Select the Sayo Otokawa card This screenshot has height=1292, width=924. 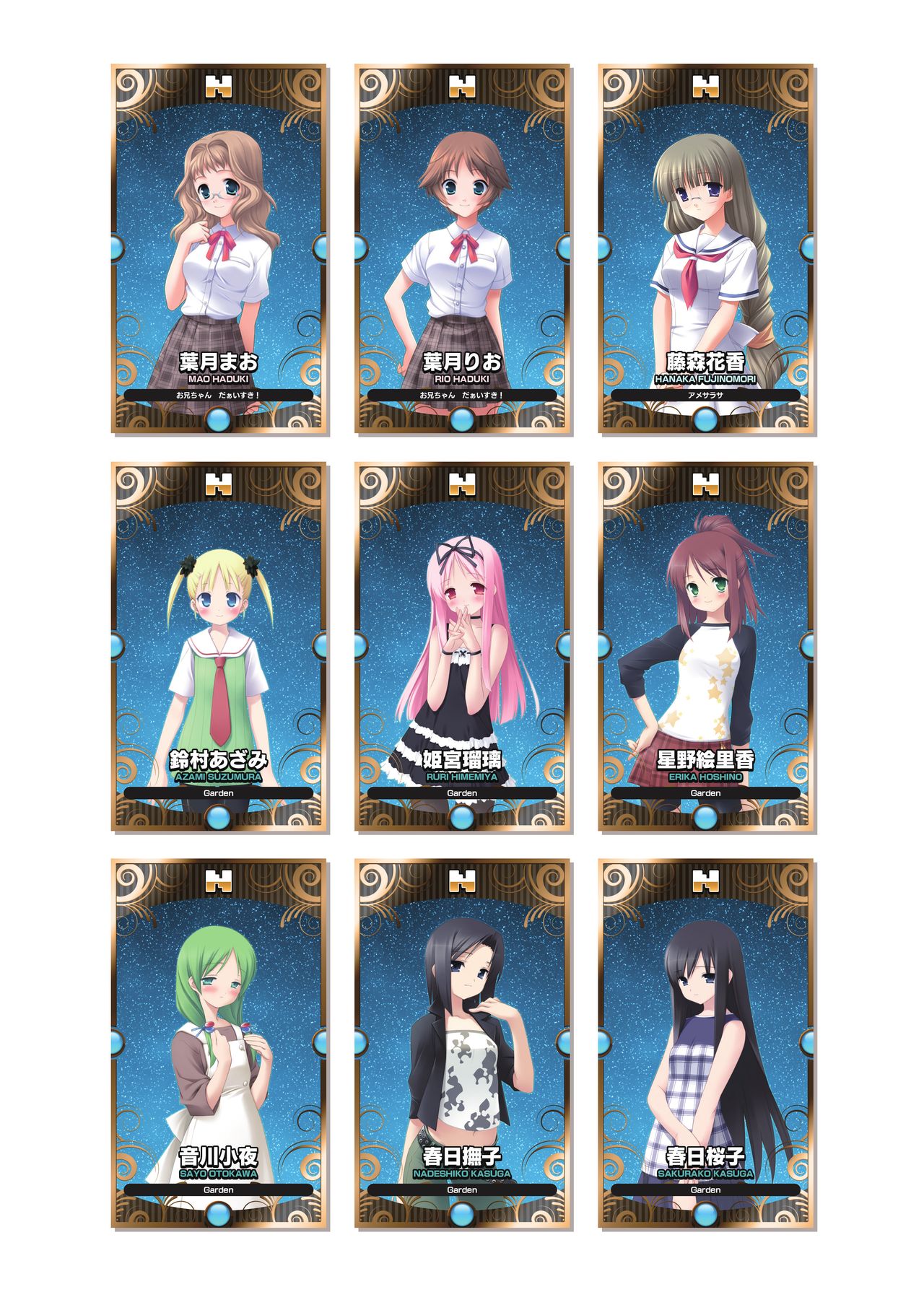pyautogui.click(x=219, y=1043)
